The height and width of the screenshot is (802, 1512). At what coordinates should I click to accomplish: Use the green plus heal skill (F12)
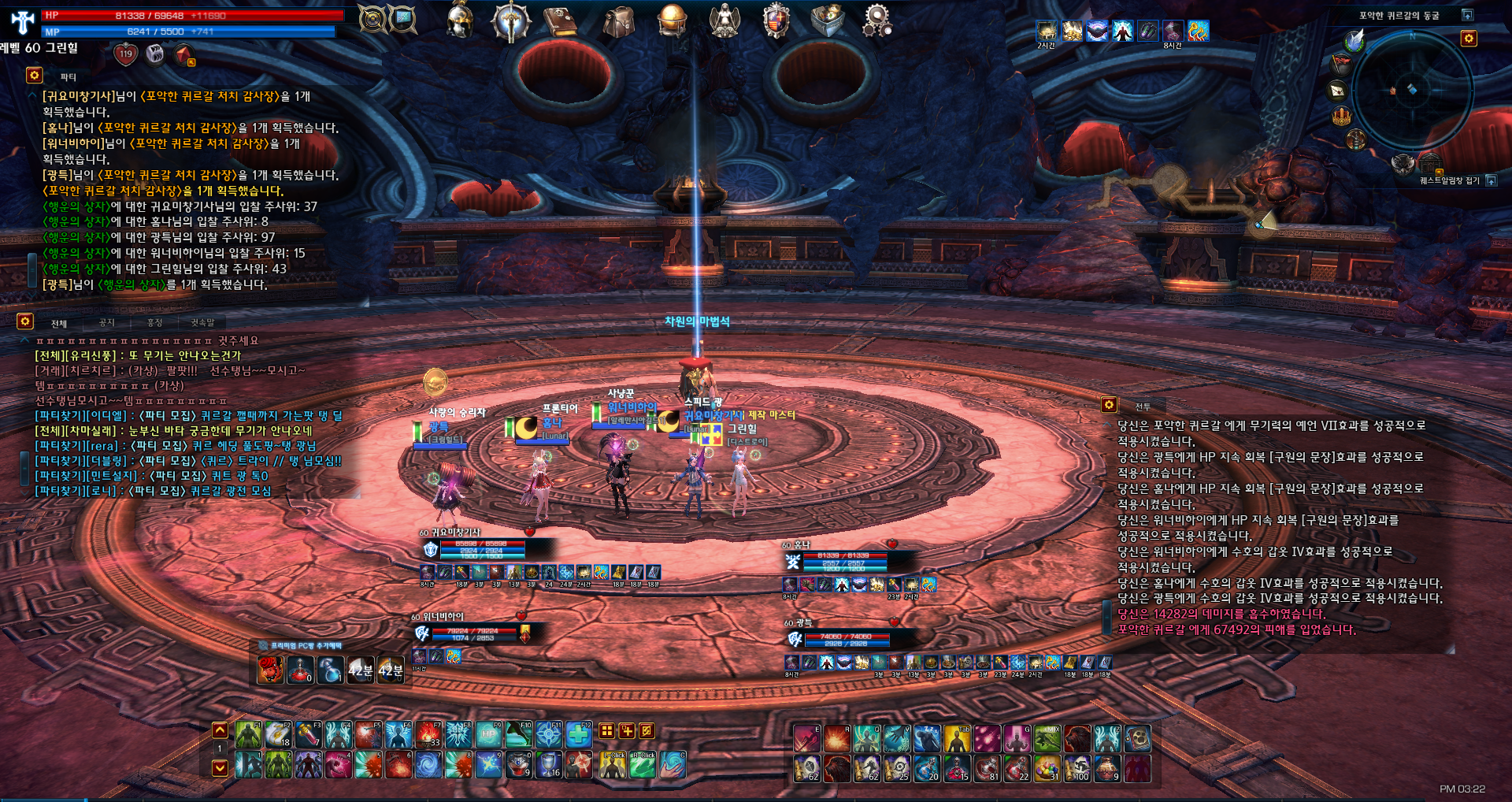coord(579,735)
